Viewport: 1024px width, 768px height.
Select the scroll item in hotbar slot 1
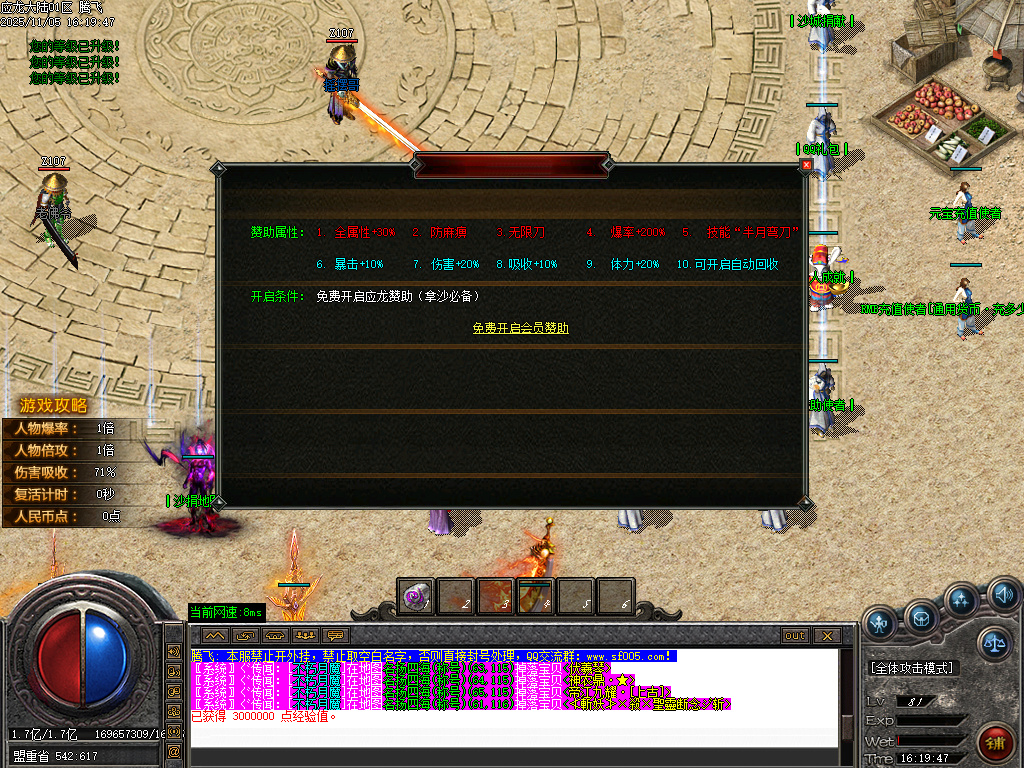click(415, 596)
